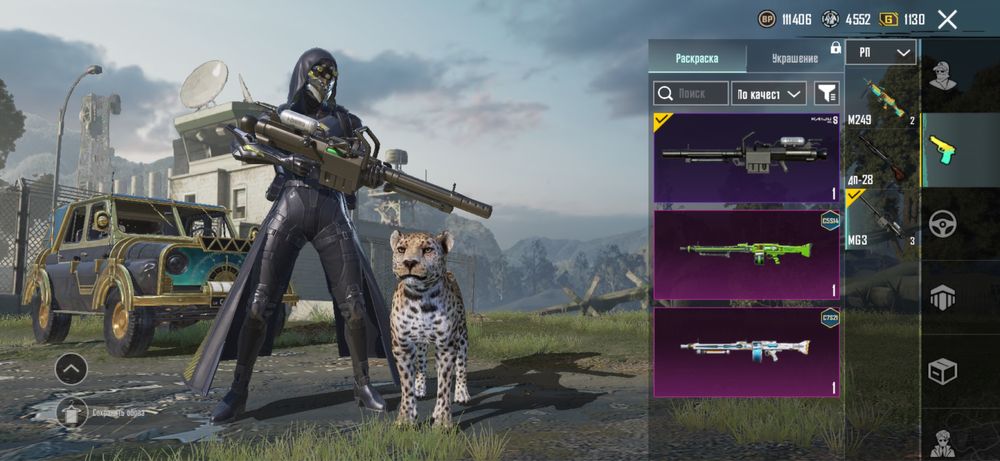This screenshot has height=461, width=1000.
Task: Pick the white and blue MG3 skin
Action: pyautogui.click(x=746, y=351)
